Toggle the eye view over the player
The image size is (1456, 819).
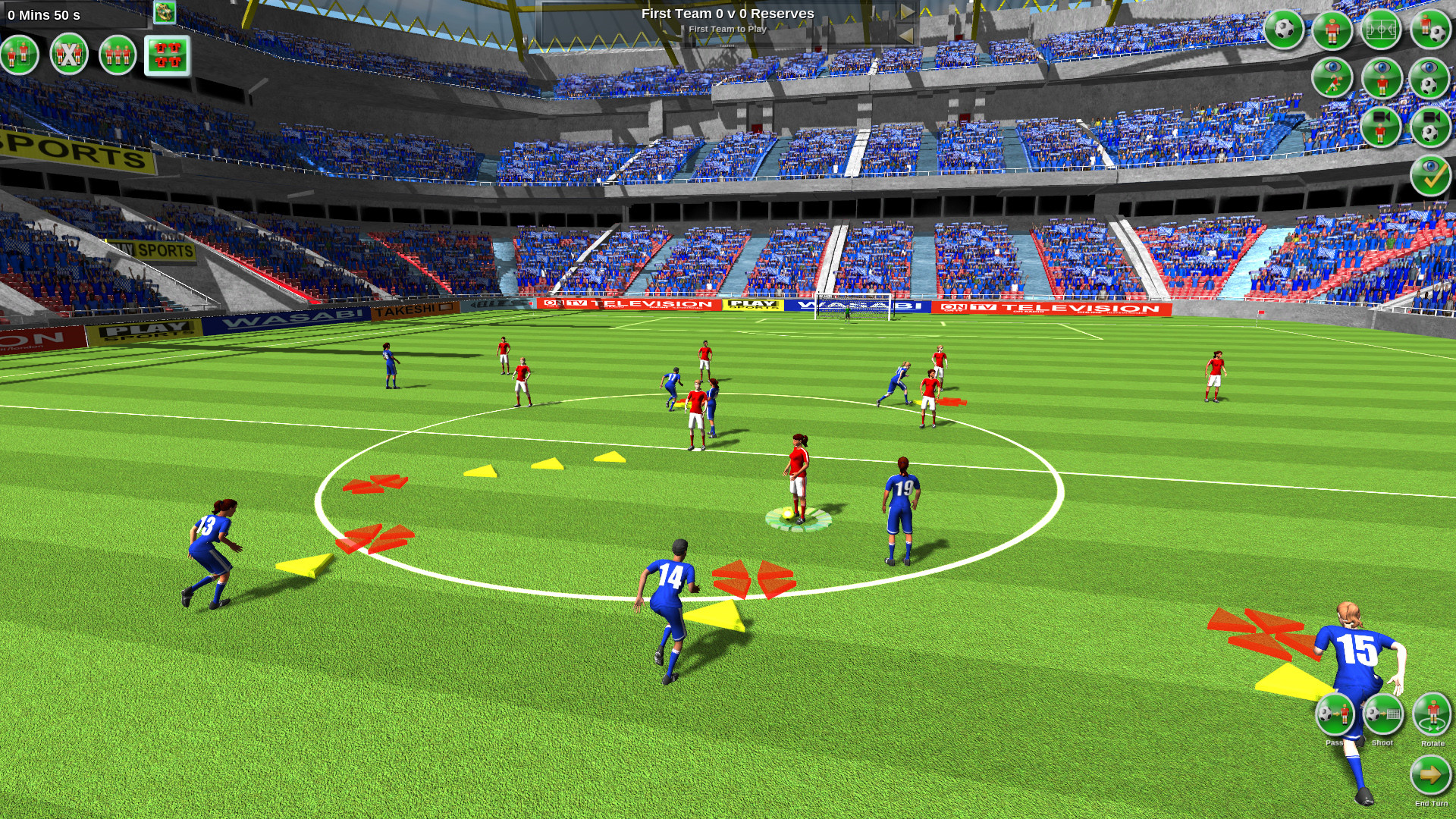point(1382,77)
